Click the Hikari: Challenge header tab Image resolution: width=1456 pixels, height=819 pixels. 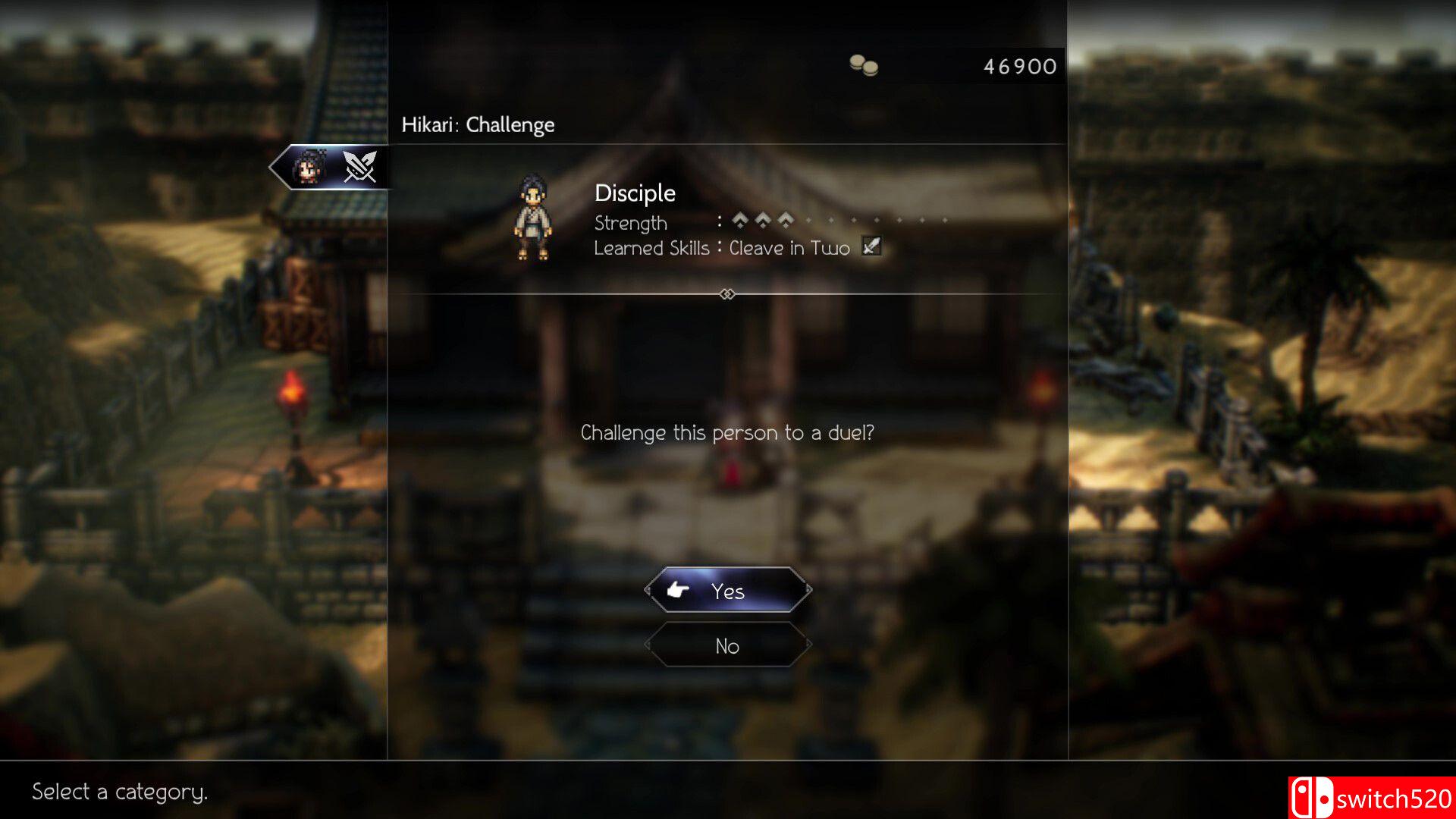pyautogui.click(x=479, y=124)
